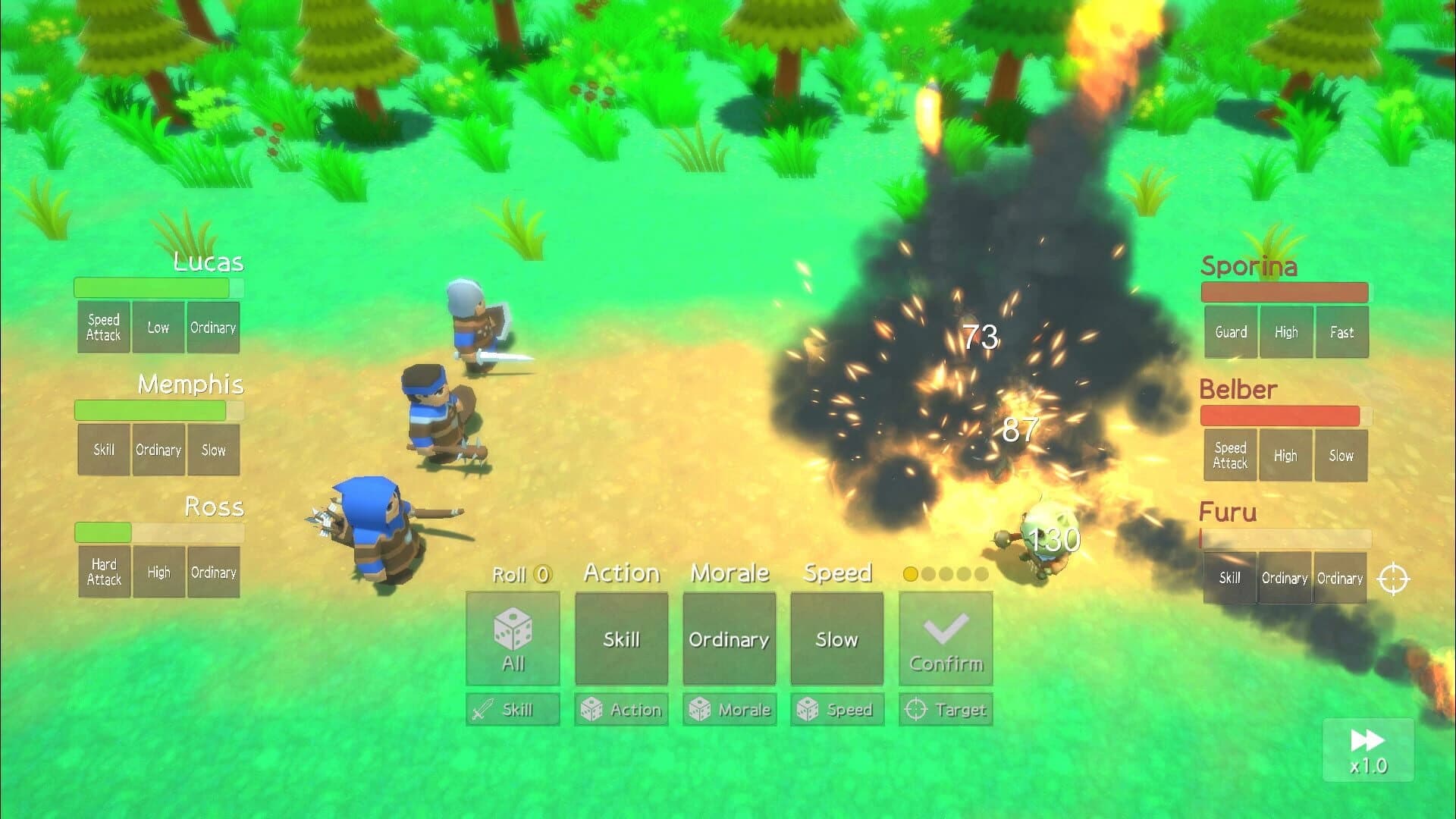This screenshot has height=819, width=1456.
Task: Open the Action Skill selection box
Action: (x=620, y=639)
